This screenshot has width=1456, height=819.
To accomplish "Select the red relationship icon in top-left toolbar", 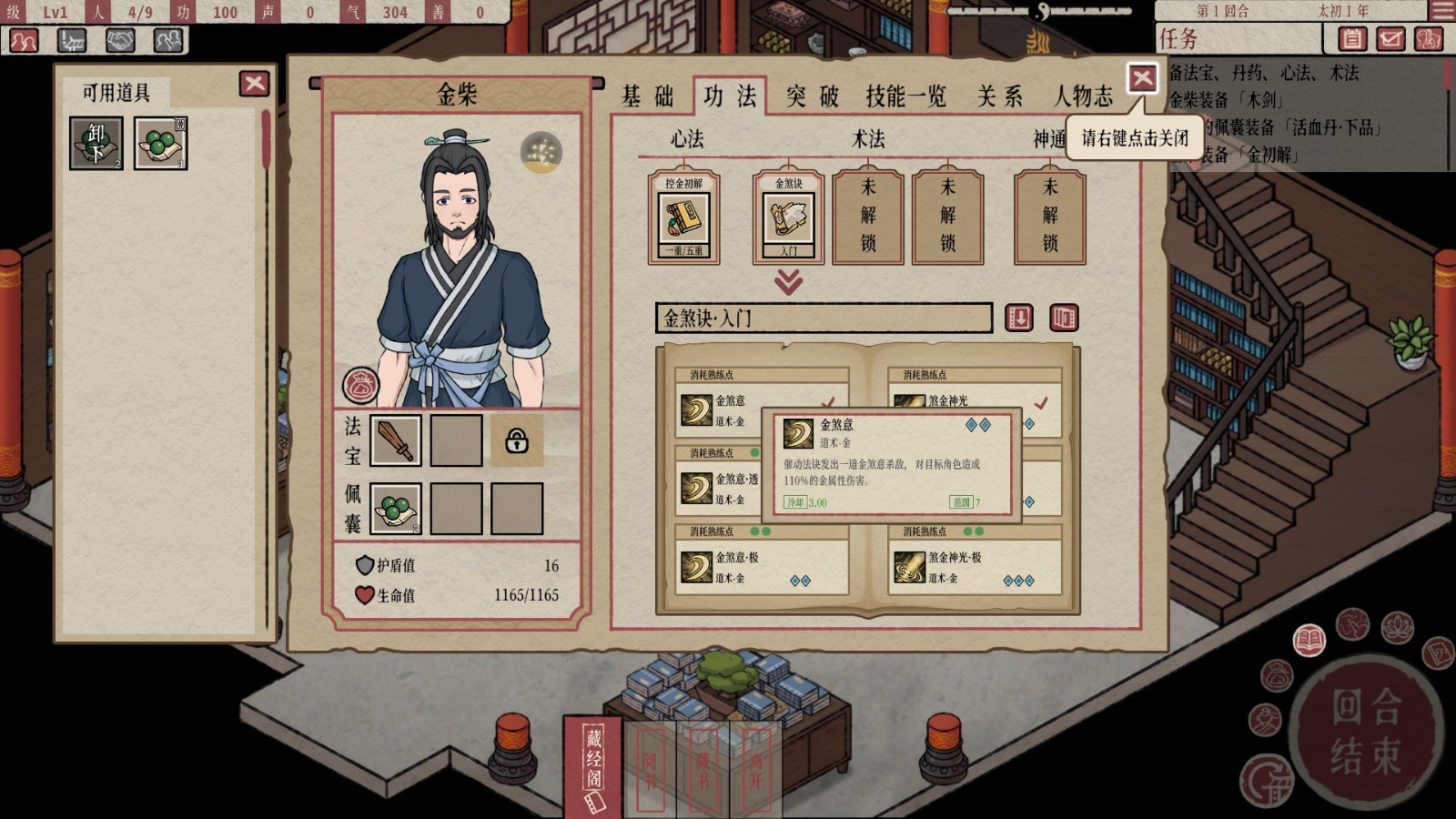I will pyautogui.click(x=24, y=40).
